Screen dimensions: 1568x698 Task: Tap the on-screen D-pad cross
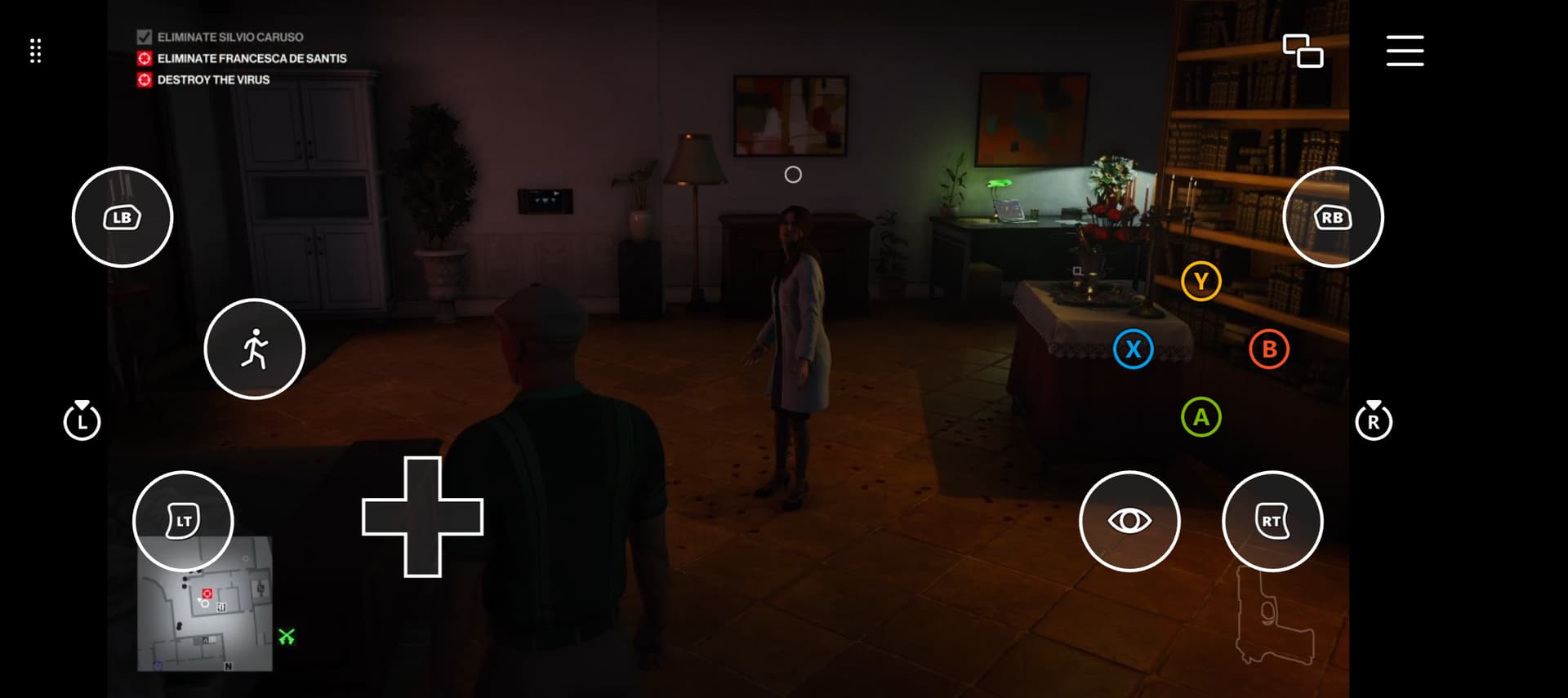pos(422,517)
